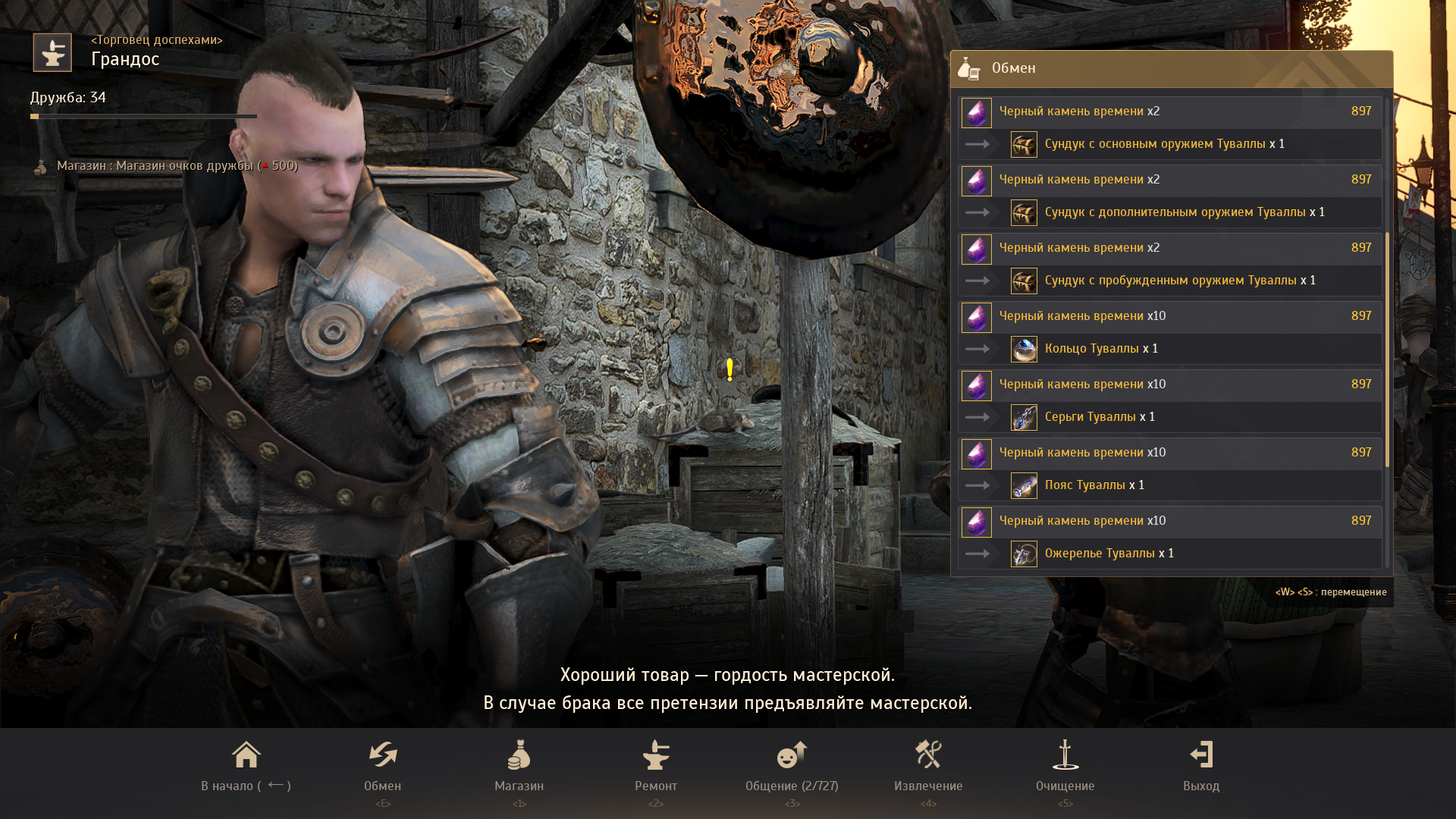Start Общение conversation with the merchant
Screen dimensions: 1456x819
coord(792,766)
